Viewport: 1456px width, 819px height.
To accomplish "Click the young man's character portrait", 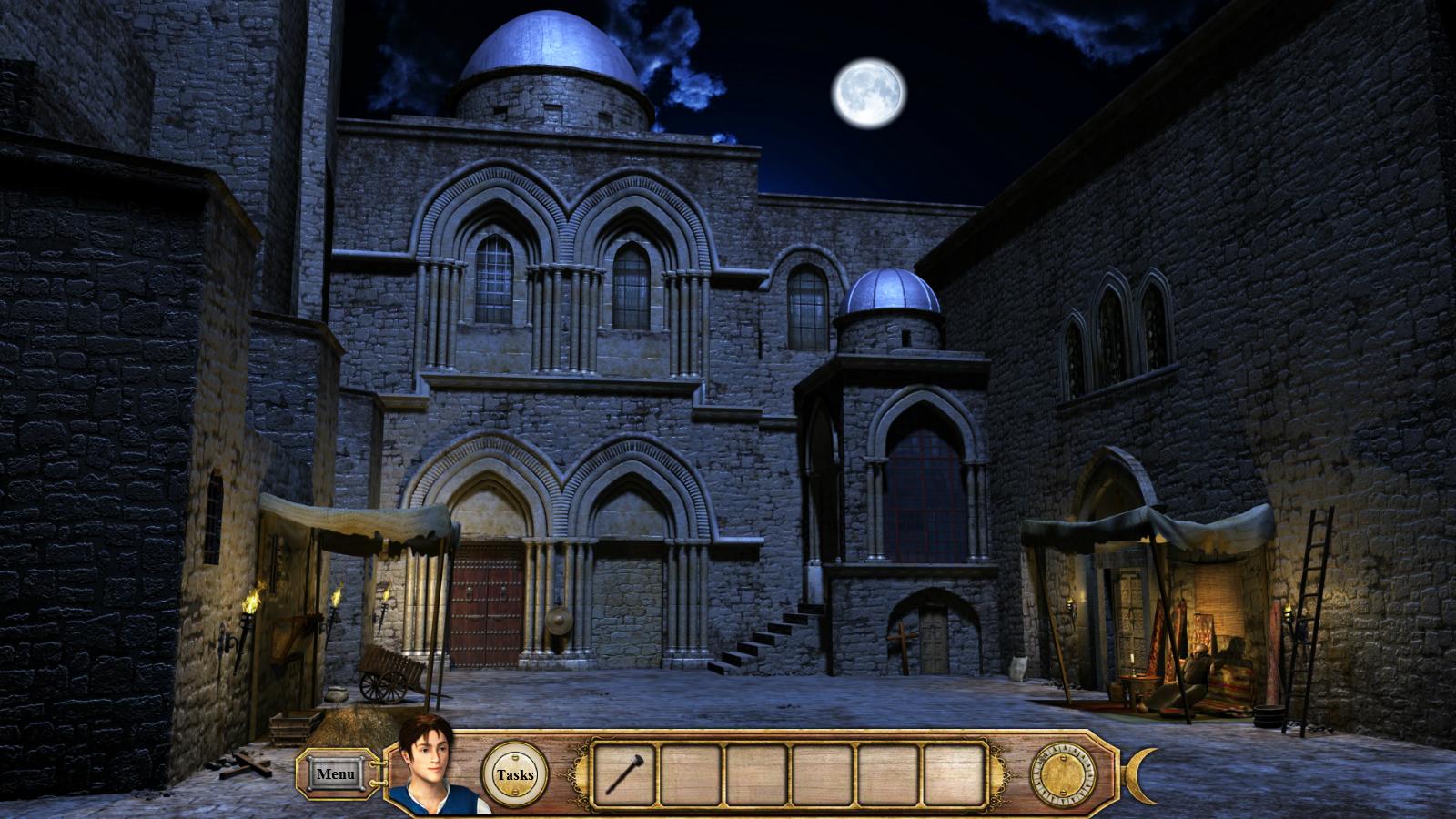I will 435,766.
